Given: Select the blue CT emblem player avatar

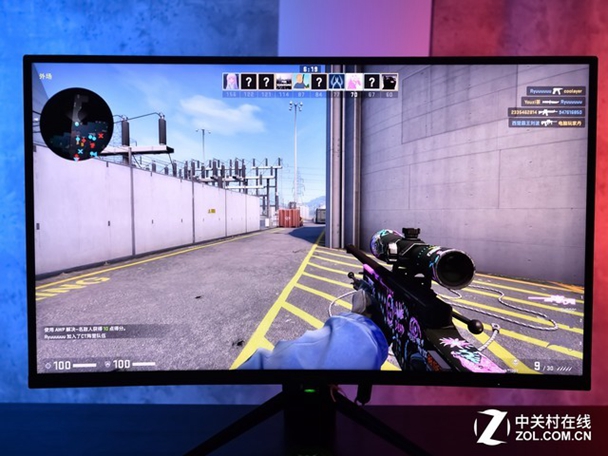Looking at the screenshot, I should [336, 82].
